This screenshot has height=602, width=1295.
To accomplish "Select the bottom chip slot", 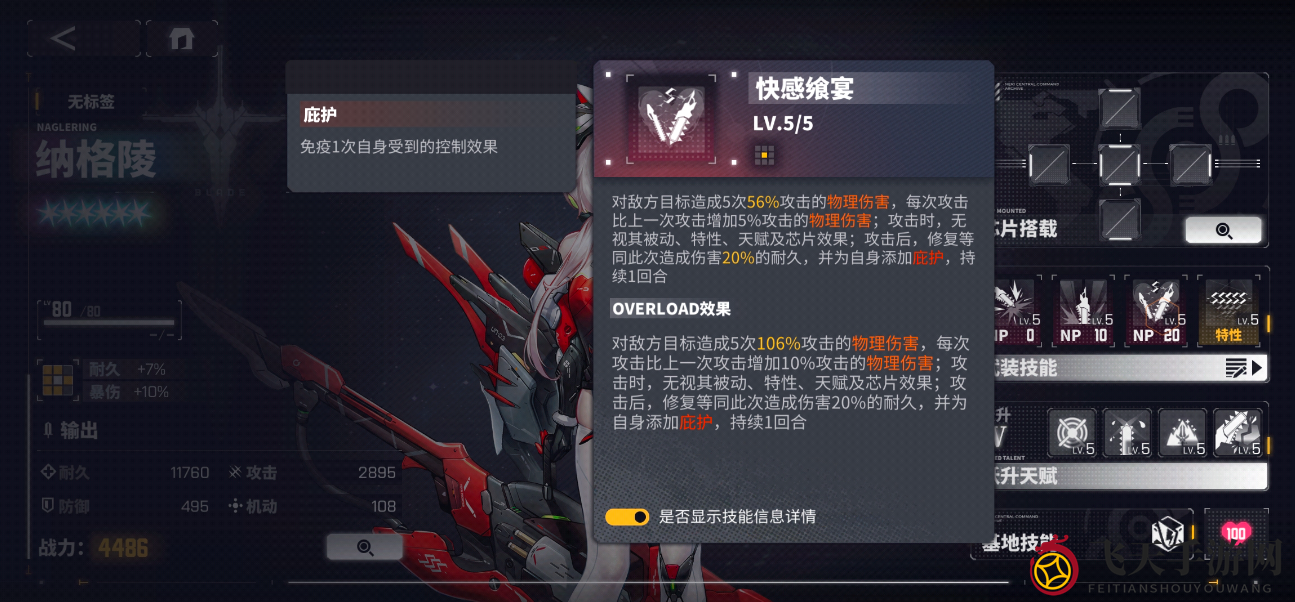I will 1119,218.
